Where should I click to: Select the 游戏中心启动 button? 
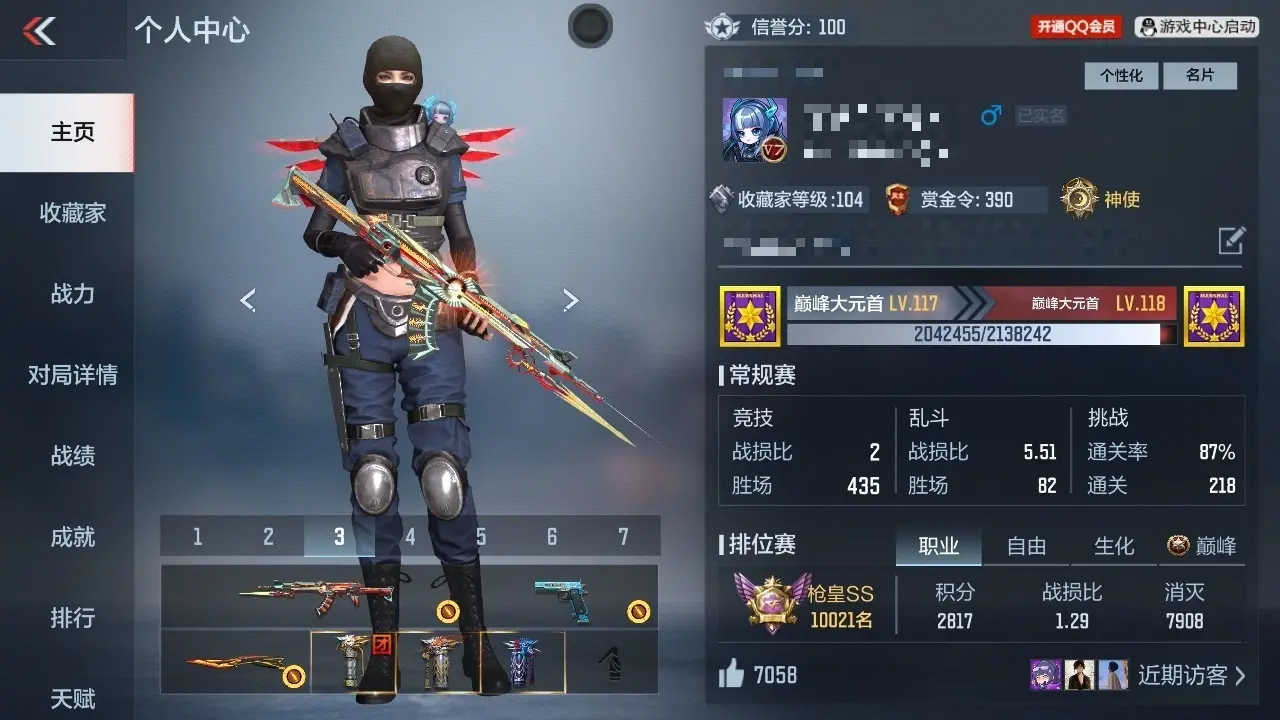1198,27
